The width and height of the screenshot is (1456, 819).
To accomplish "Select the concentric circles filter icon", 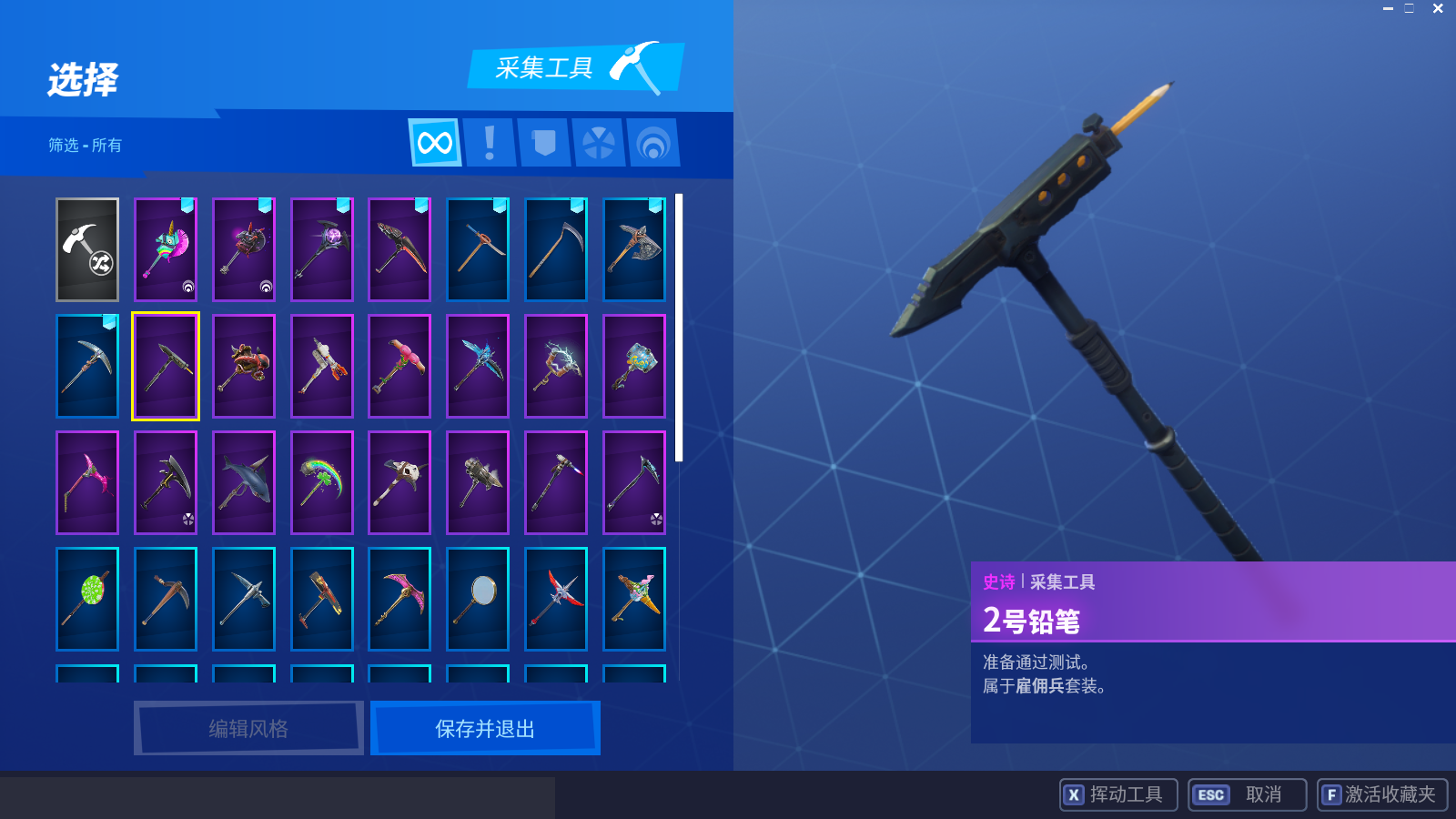I will tap(654, 143).
